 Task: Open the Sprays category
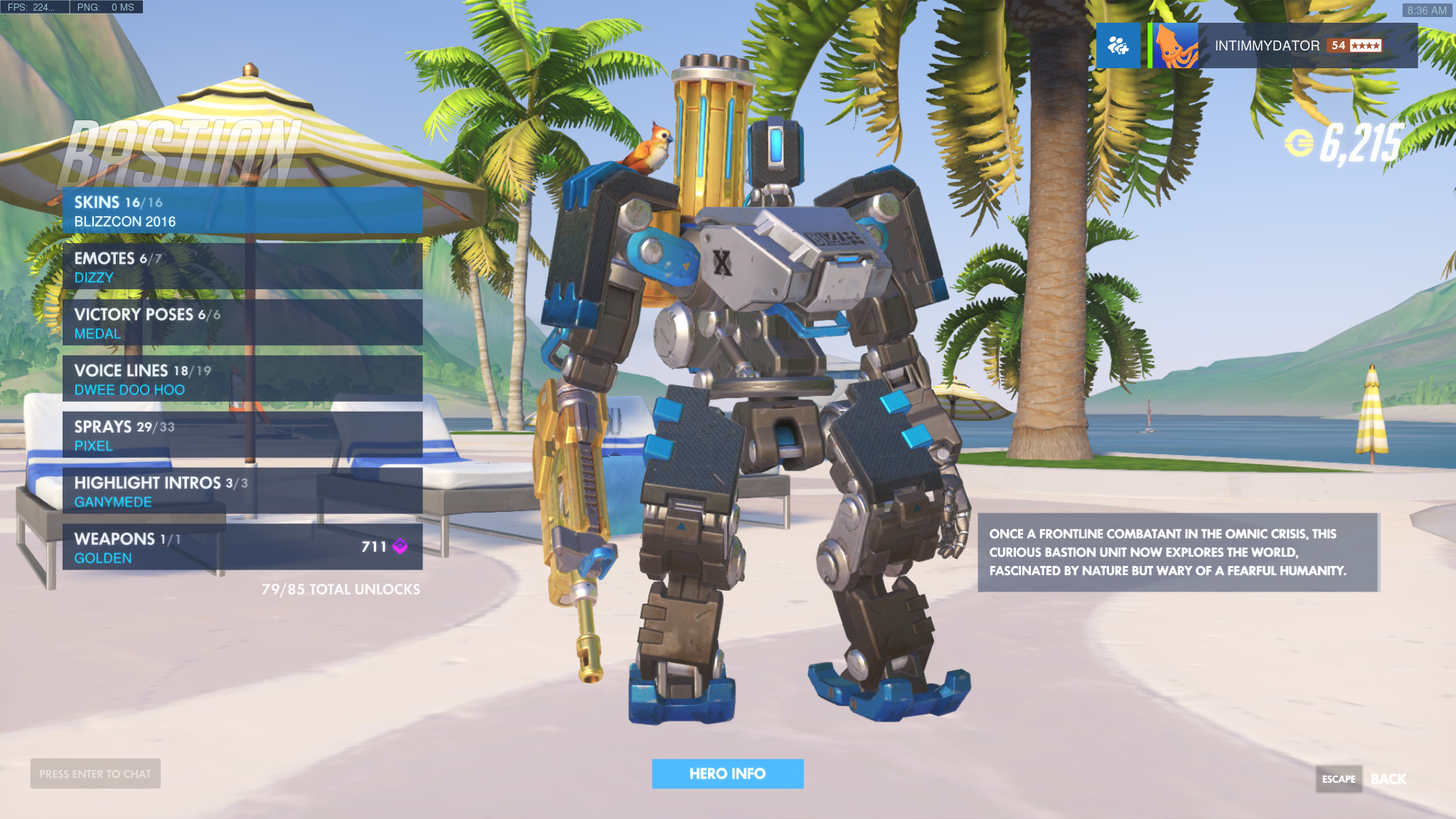[242, 436]
